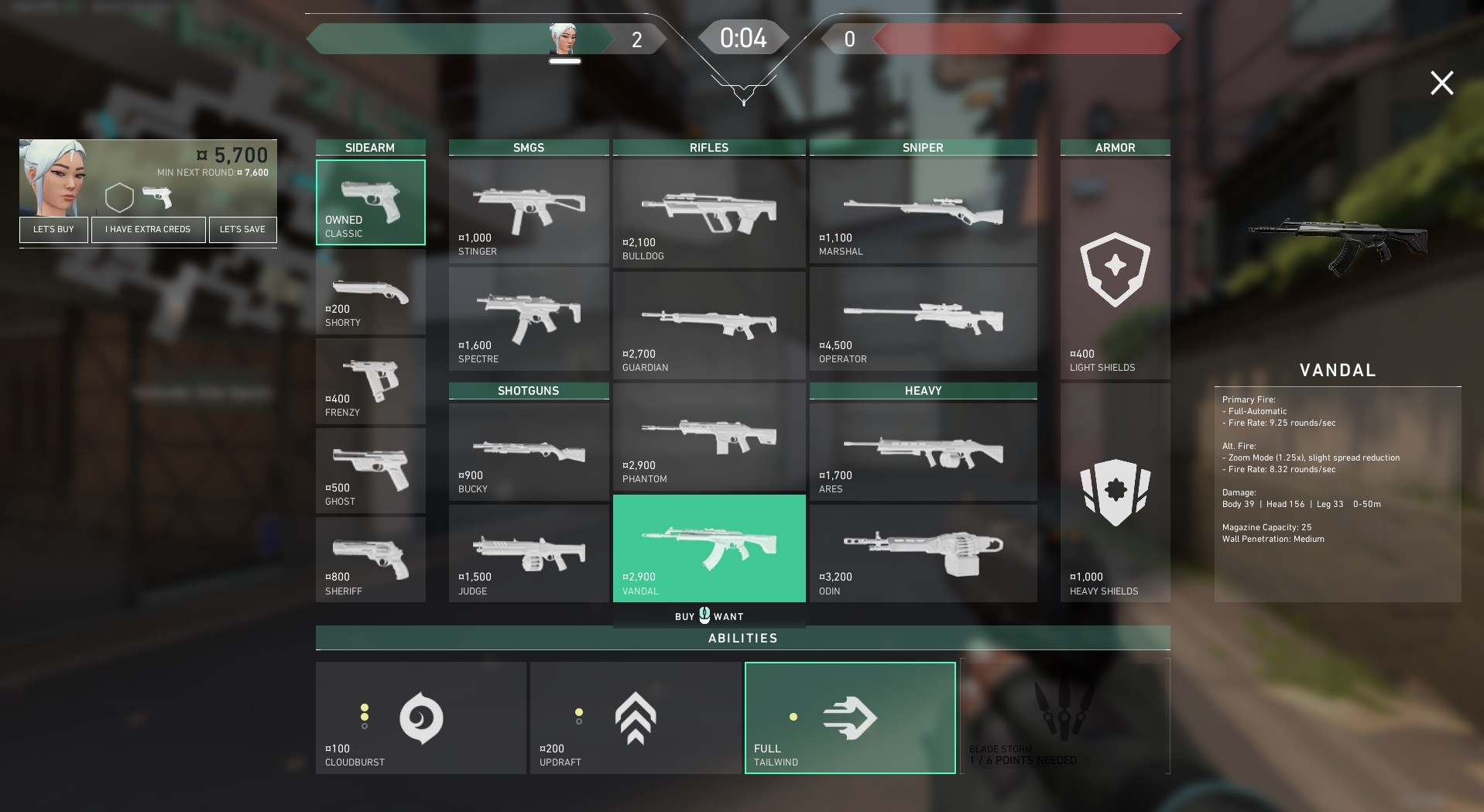Purchase Light Shields armor
Screen dimensions: 1484x812
tap(1115, 269)
